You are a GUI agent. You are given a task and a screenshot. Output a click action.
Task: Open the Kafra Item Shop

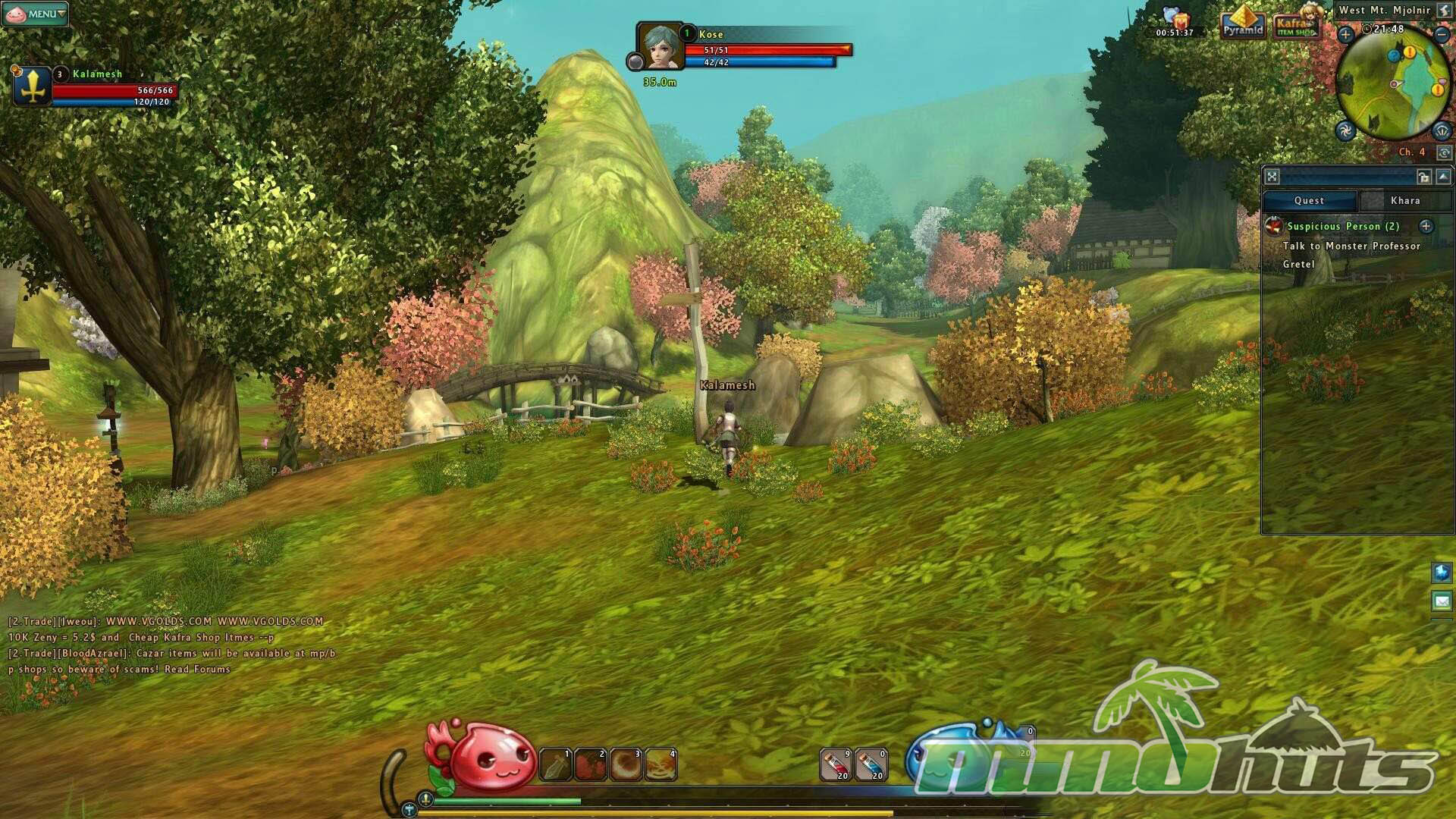1294,25
